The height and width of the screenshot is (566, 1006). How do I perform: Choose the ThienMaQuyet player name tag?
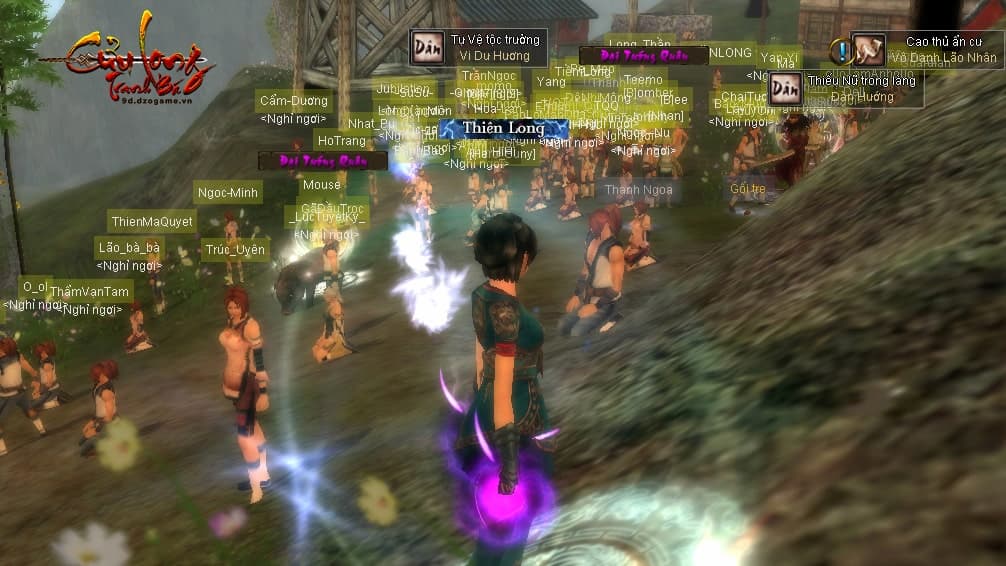point(152,222)
